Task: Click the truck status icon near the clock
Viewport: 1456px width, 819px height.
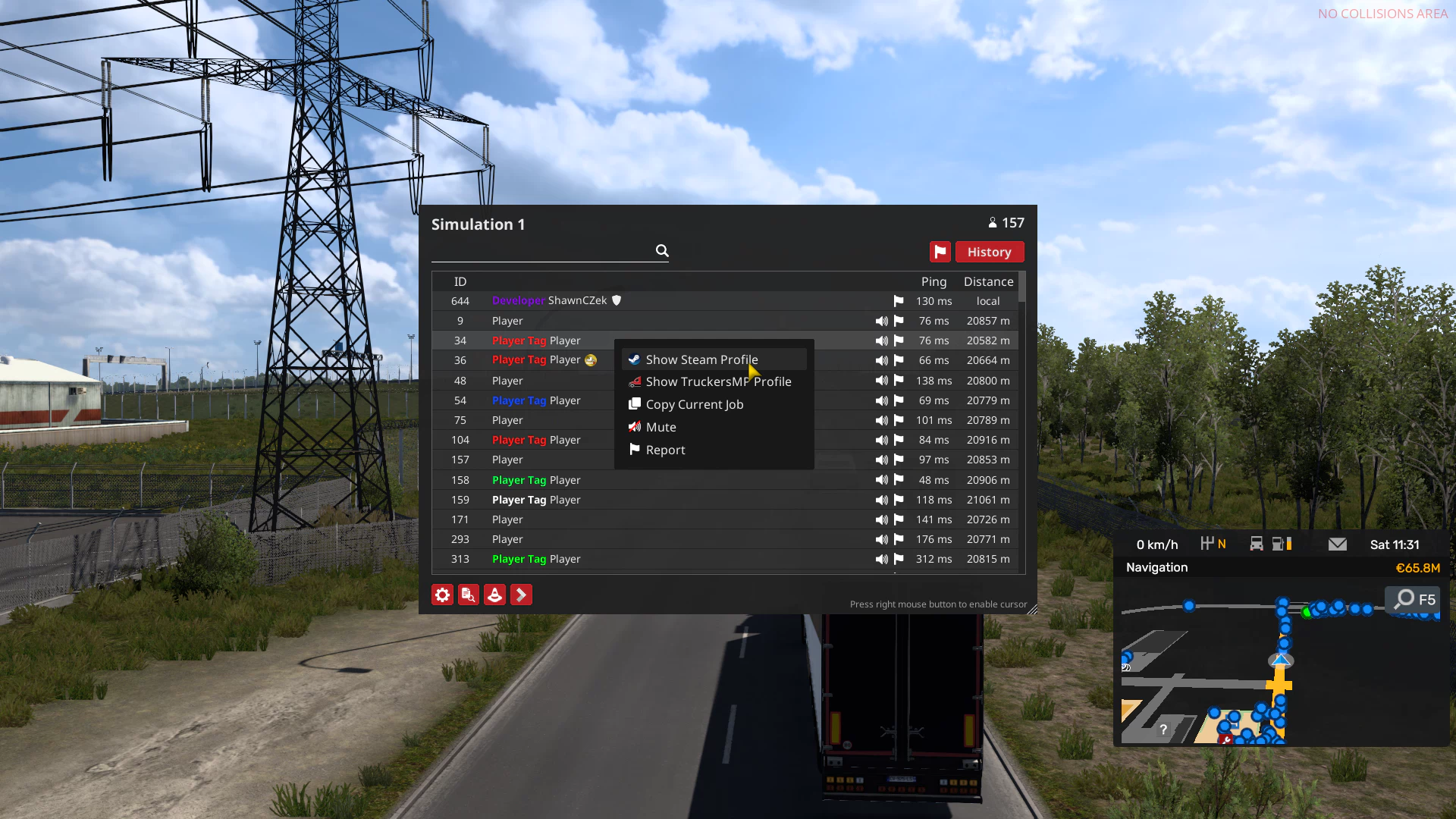Action: tap(1257, 544)
